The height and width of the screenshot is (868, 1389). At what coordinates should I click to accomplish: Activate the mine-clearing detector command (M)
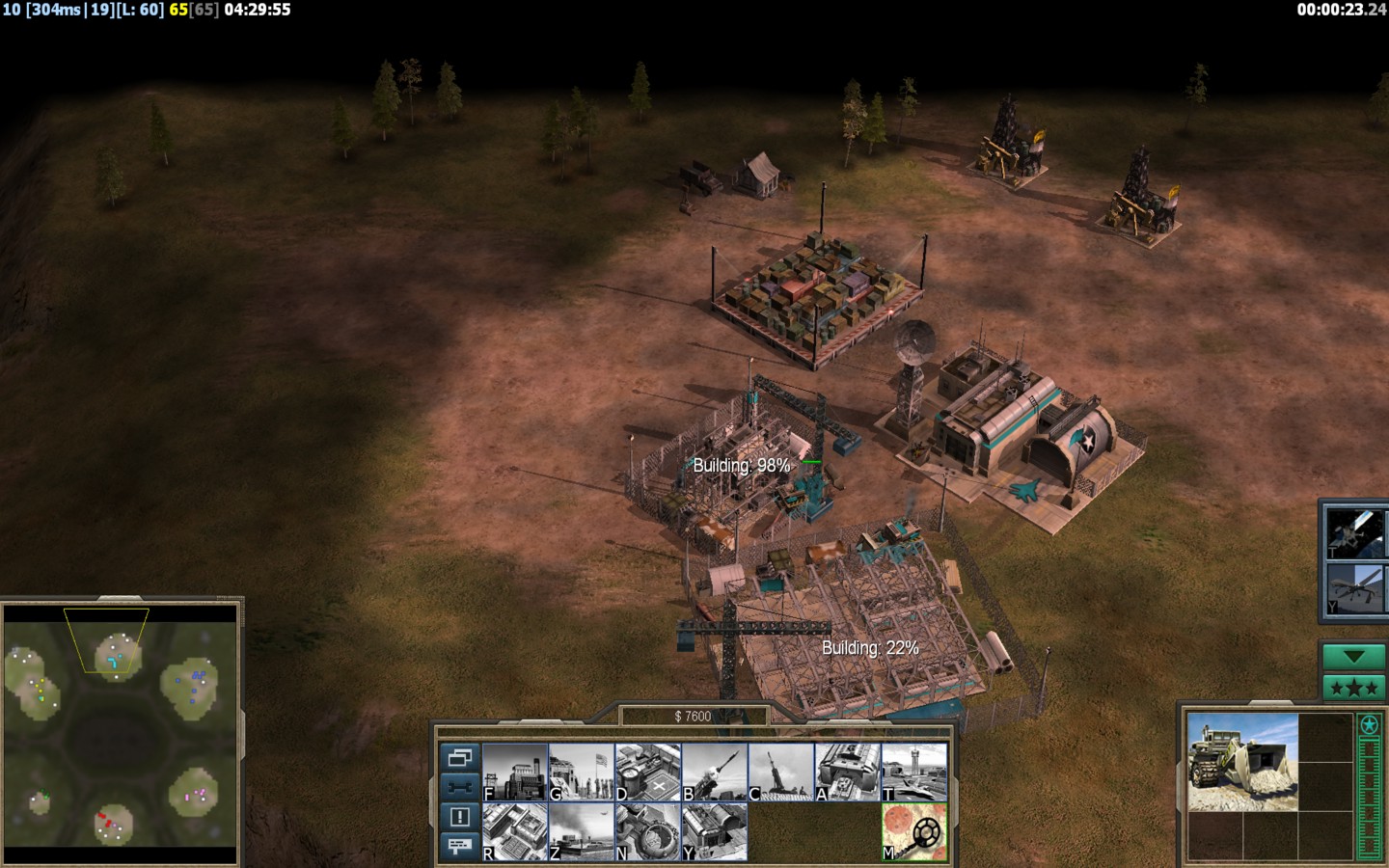(x=914, y=832)
